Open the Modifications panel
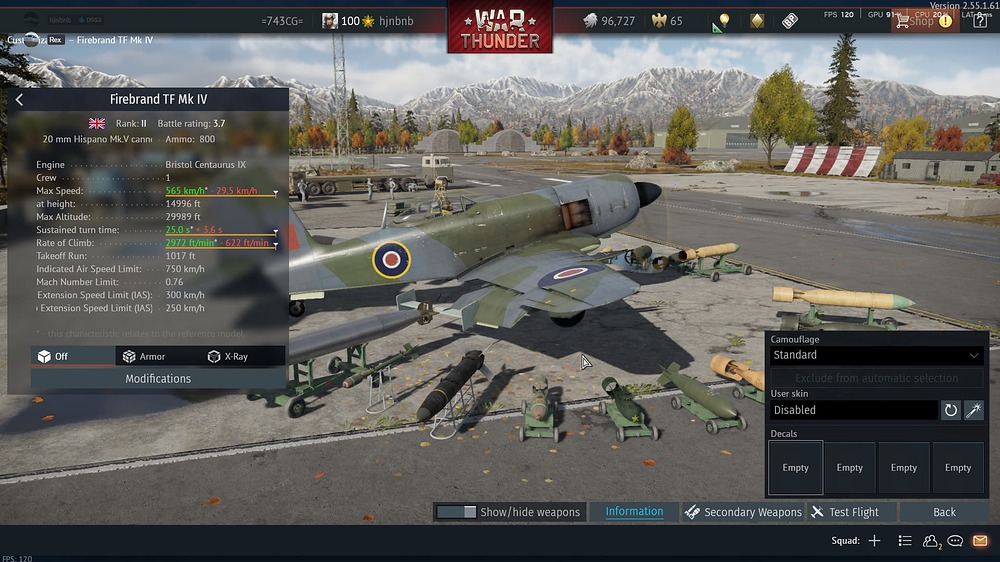Viewport: 1000px width, 562px height. 158,379
